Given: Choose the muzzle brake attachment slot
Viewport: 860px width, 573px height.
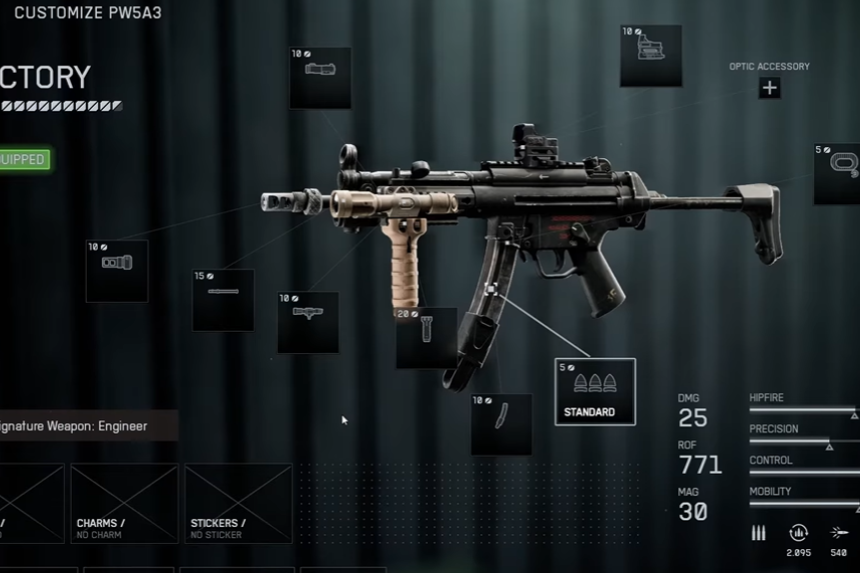Looking at the screenshot, I should (117, 271).
